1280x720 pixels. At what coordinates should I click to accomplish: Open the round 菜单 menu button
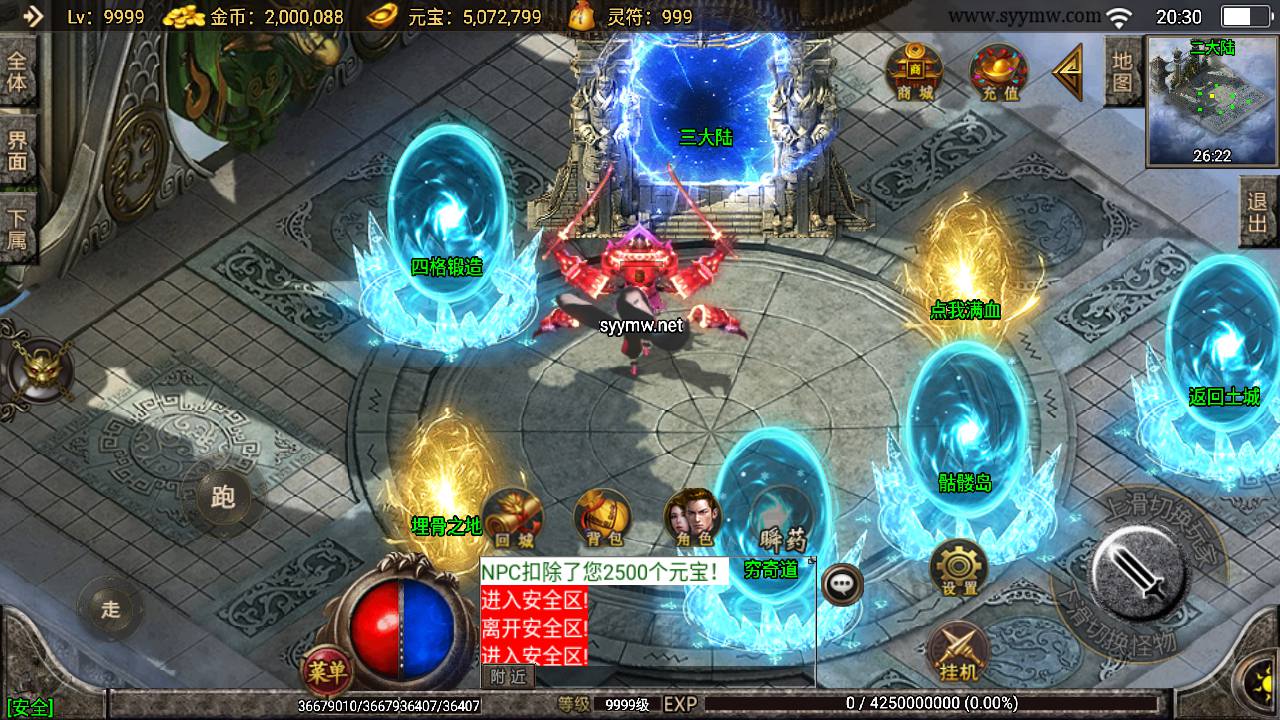[x=327, y=671]
